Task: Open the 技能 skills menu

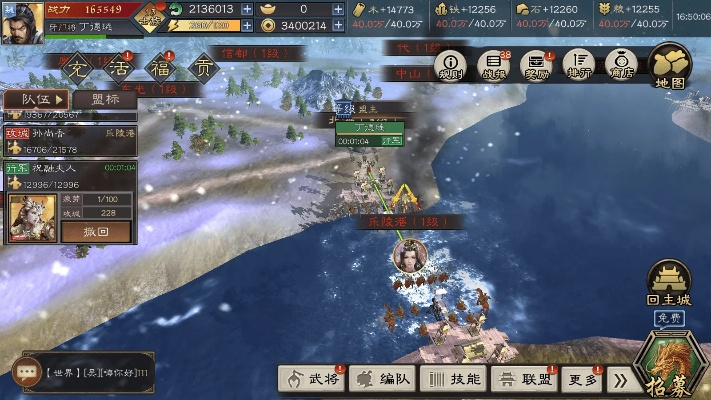Action: pyautogui.click(x=453, y=379)
